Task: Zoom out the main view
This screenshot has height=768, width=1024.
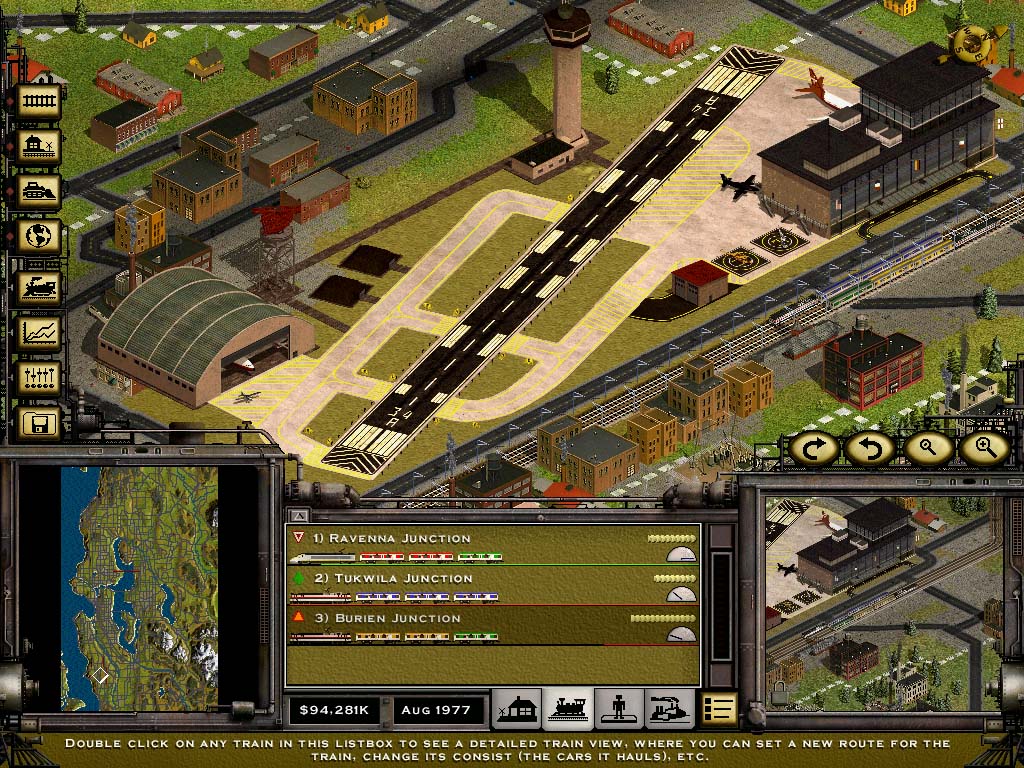Action: click(928, 448)
